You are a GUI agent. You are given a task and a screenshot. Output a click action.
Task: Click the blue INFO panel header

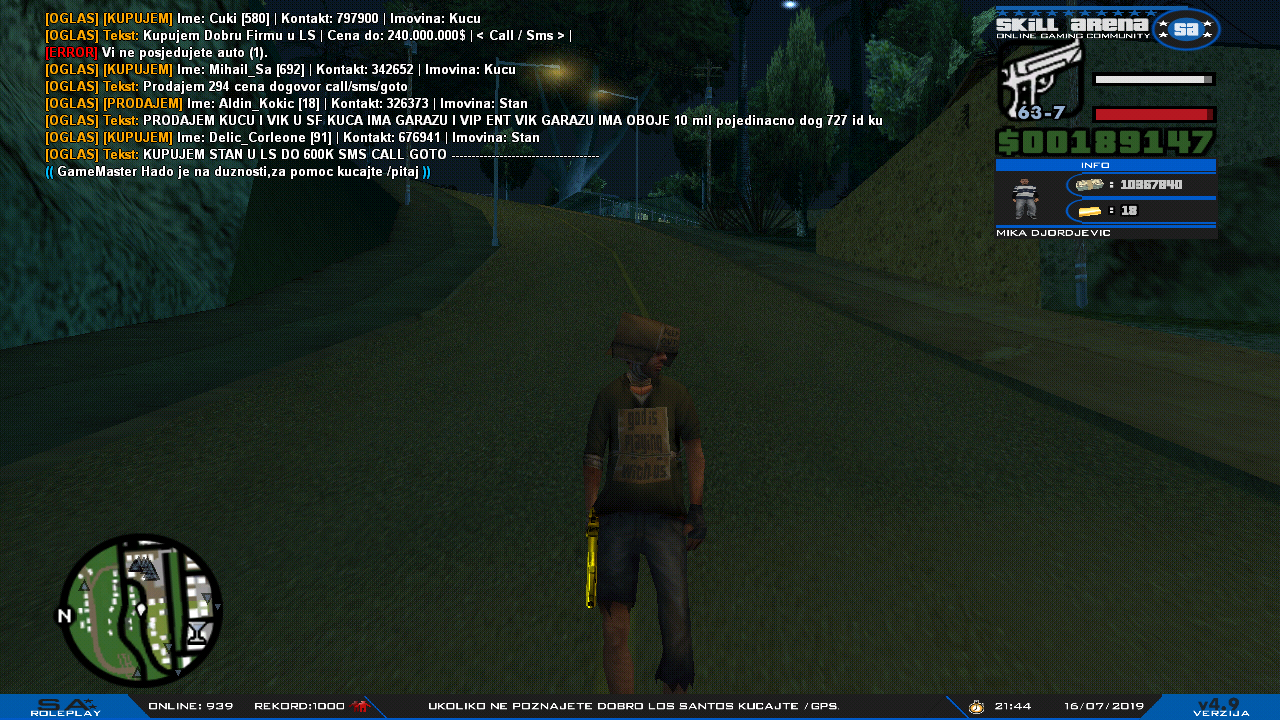pyautogui.click(x=1105, y=165)
